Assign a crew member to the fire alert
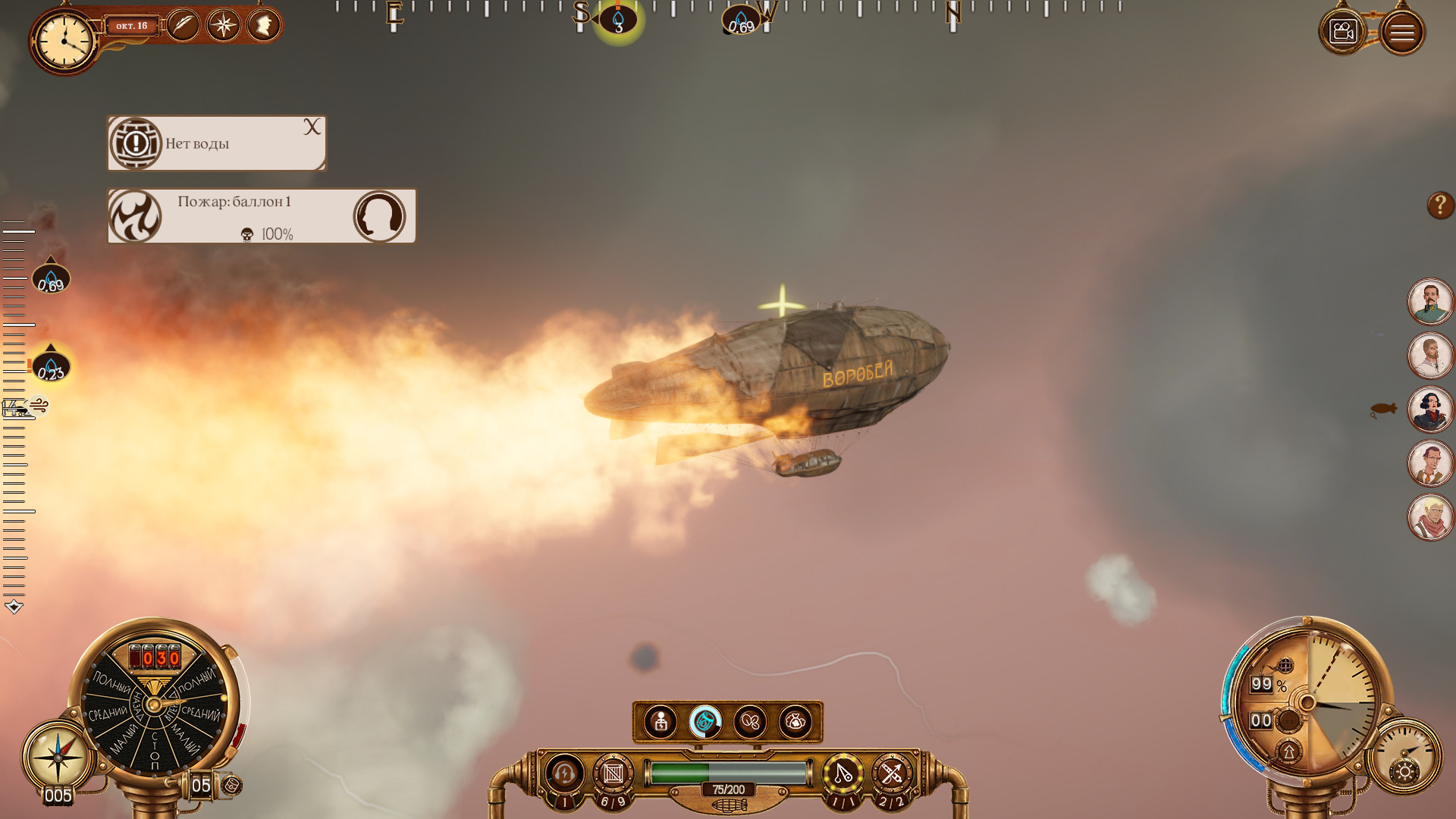 point(379,216)
